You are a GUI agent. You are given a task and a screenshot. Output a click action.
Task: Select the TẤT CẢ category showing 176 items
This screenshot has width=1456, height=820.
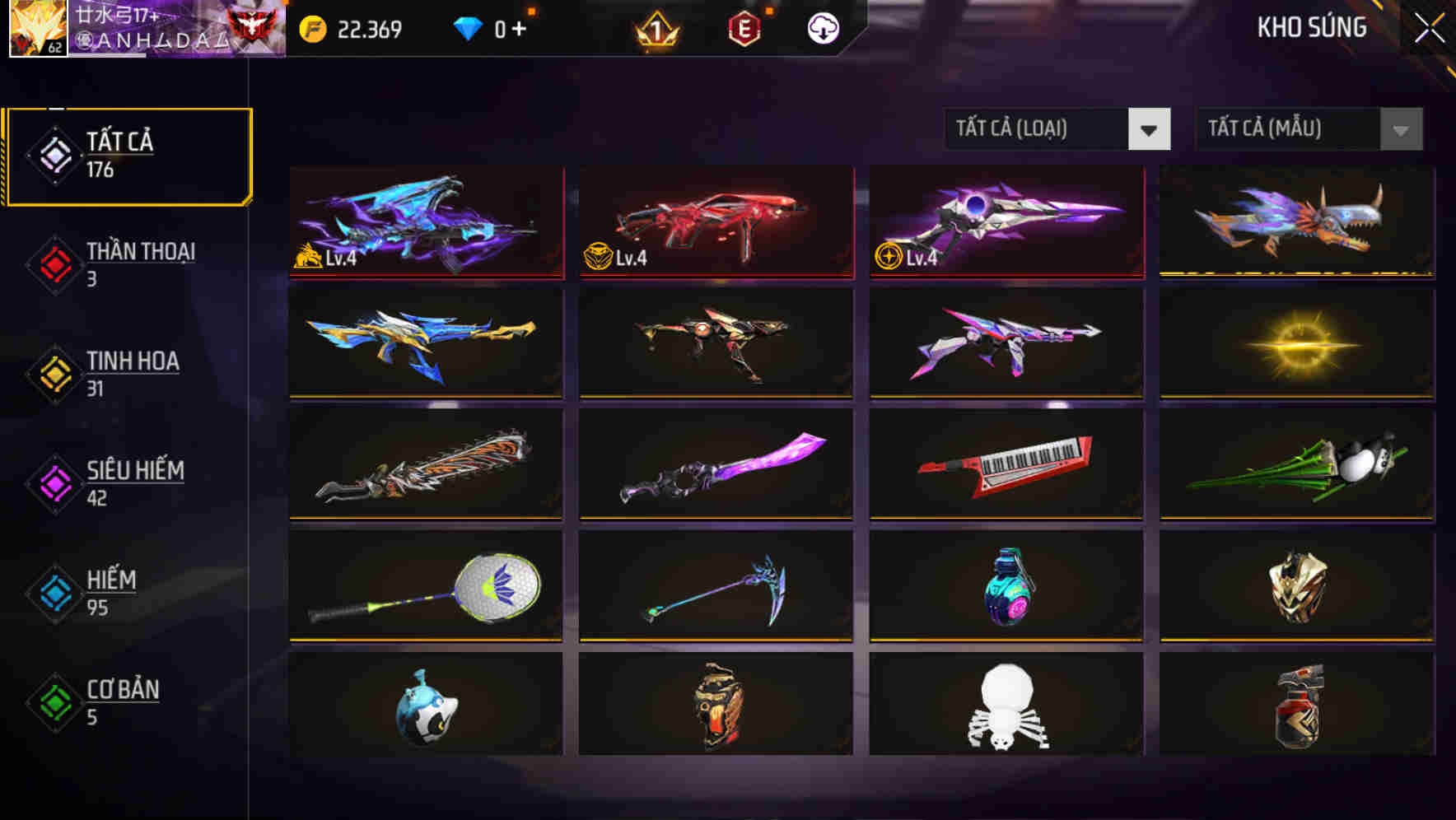point(128,155)
